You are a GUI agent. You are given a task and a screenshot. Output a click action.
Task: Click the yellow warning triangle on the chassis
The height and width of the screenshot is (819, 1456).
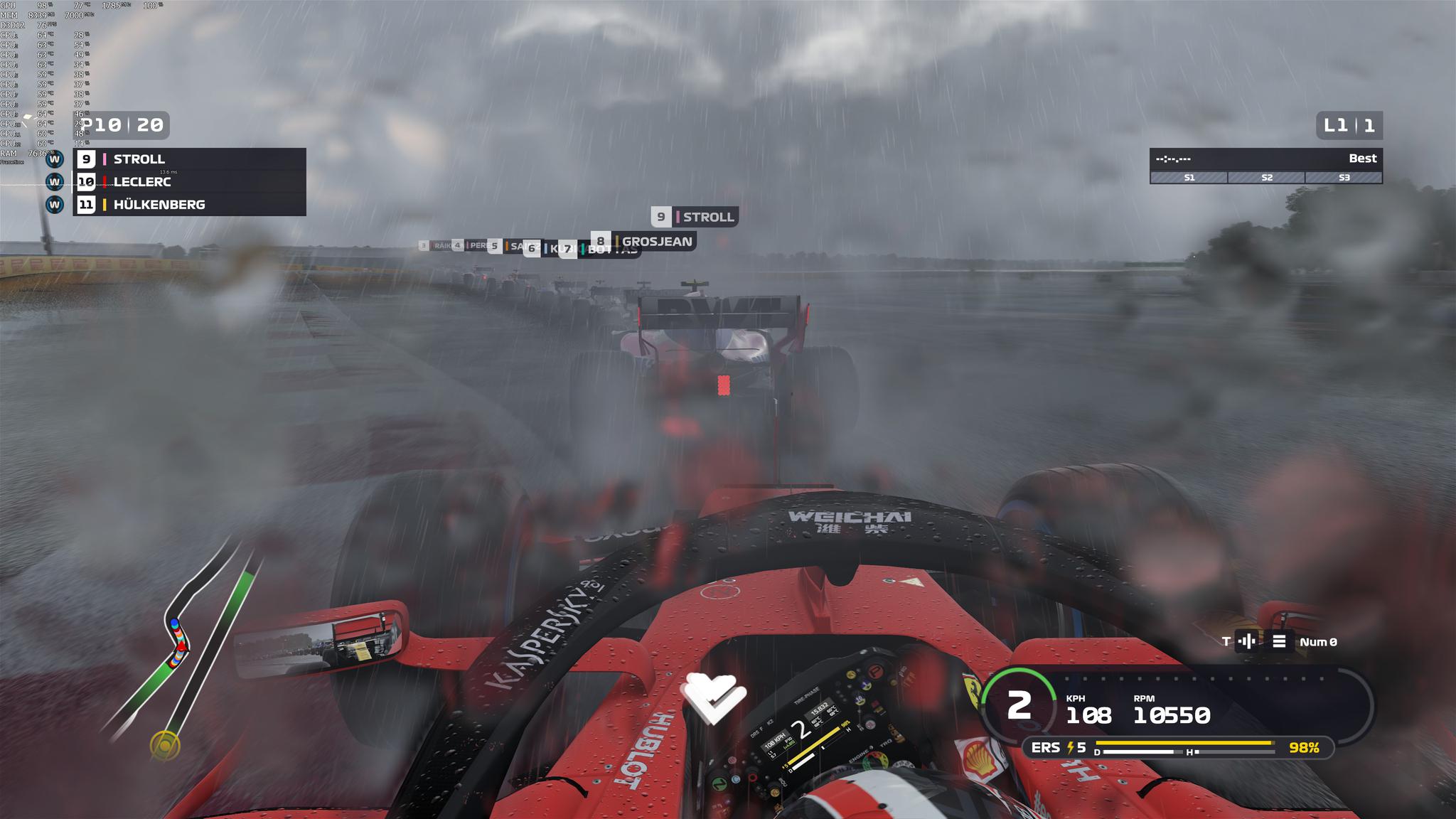[912, 580]
